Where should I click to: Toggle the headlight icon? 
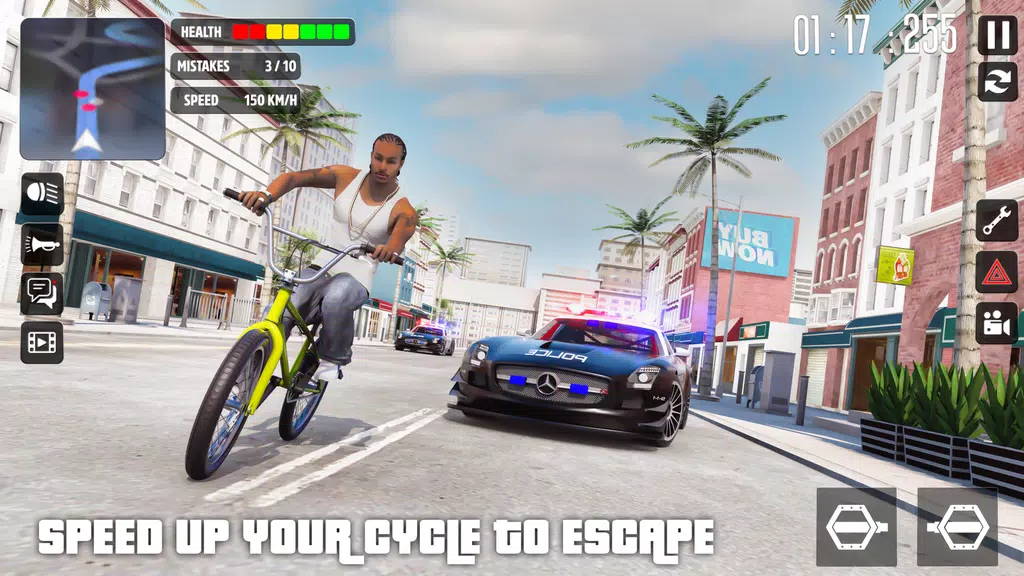pos(42,194)
